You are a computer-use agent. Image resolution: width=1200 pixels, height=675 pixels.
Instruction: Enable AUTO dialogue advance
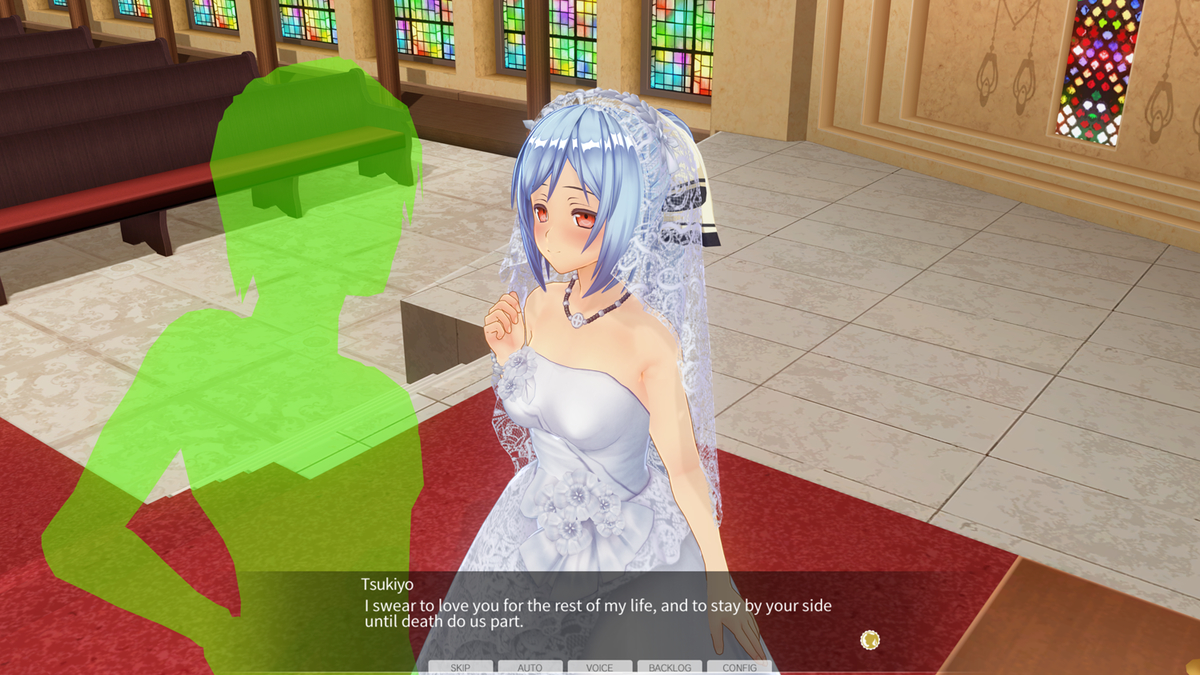tap(530, 667)
